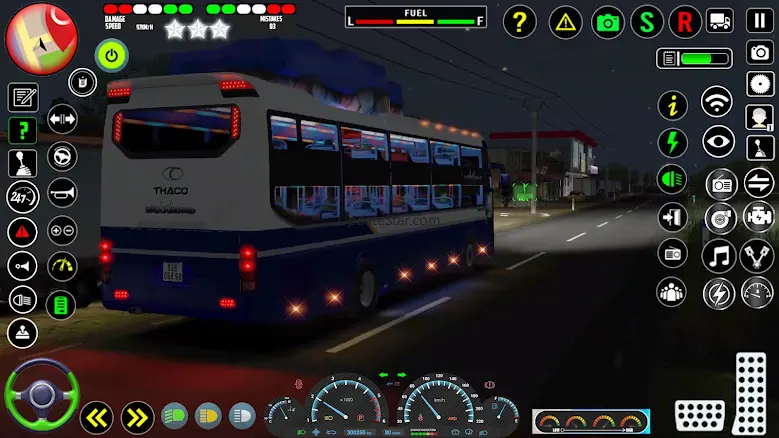Toggle the green engine power button

(111, 55)
